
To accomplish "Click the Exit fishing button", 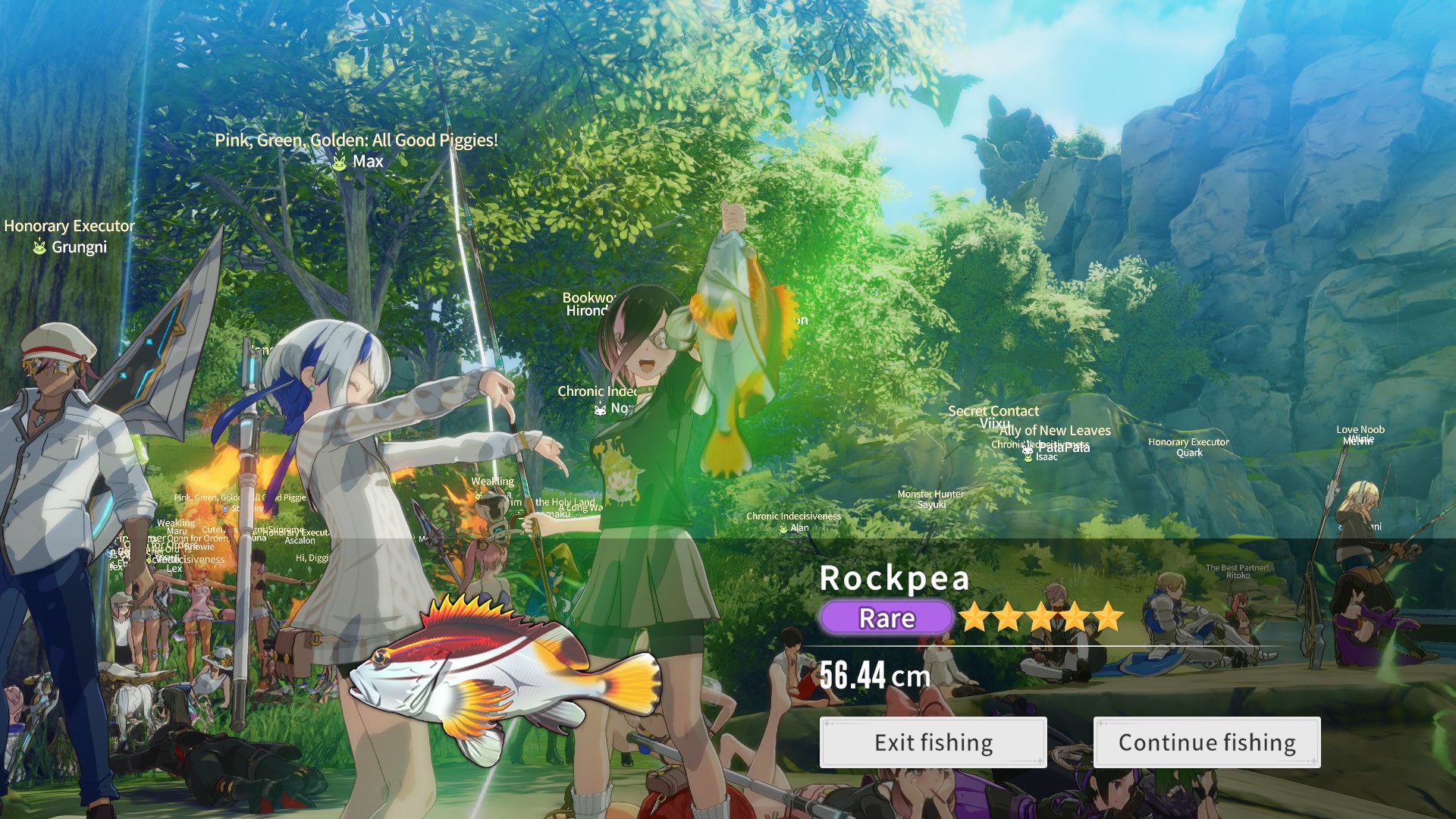I will (x=933, y=742).
